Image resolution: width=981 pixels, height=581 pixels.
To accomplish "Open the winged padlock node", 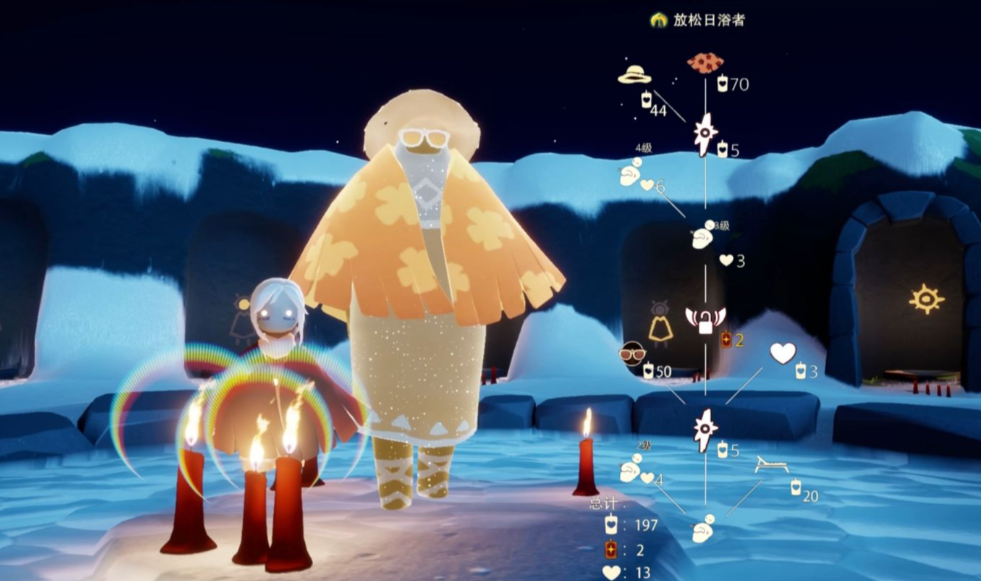I will click(705, 320).
